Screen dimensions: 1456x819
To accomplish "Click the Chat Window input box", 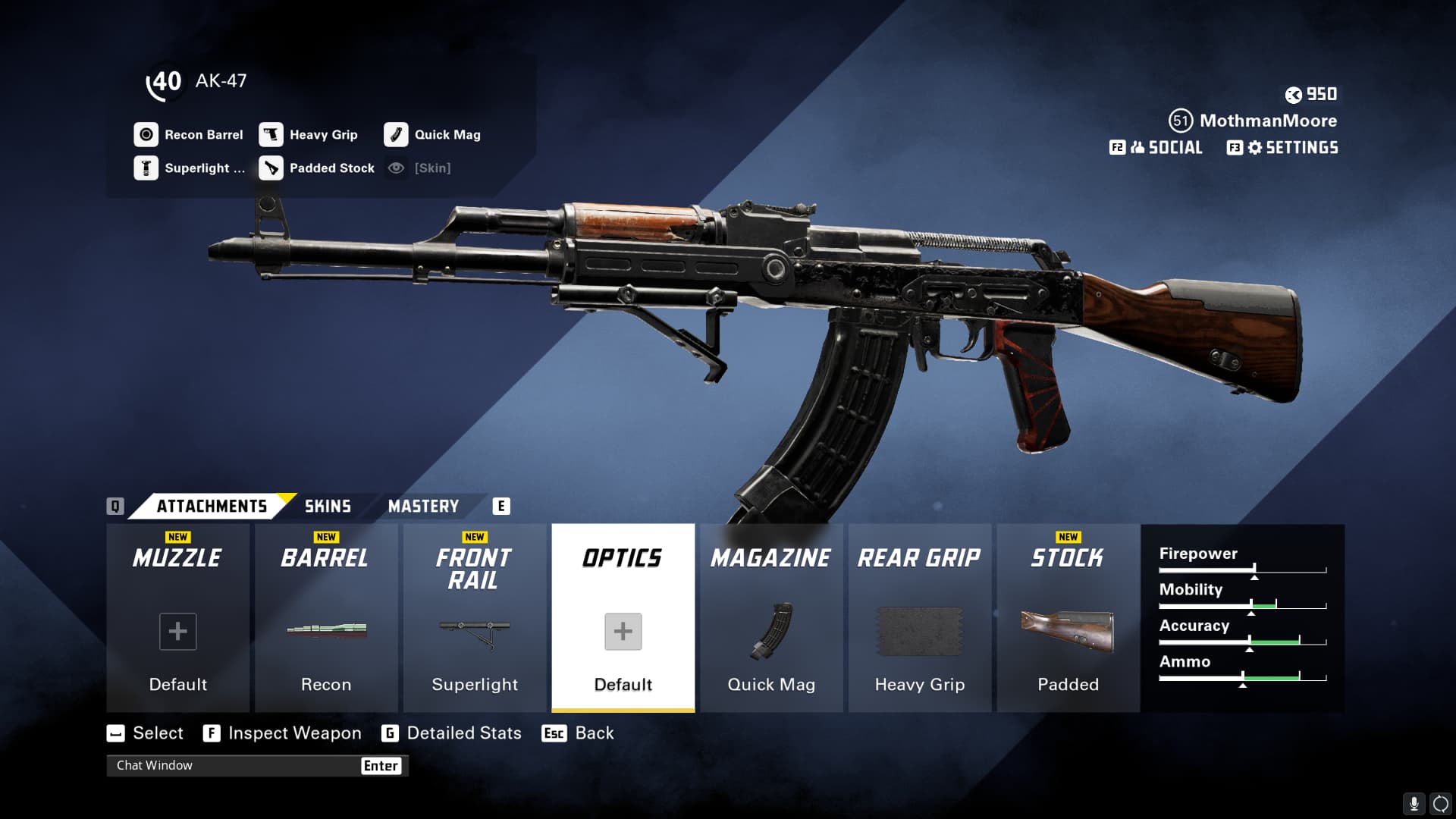I will tap(235, 765).
